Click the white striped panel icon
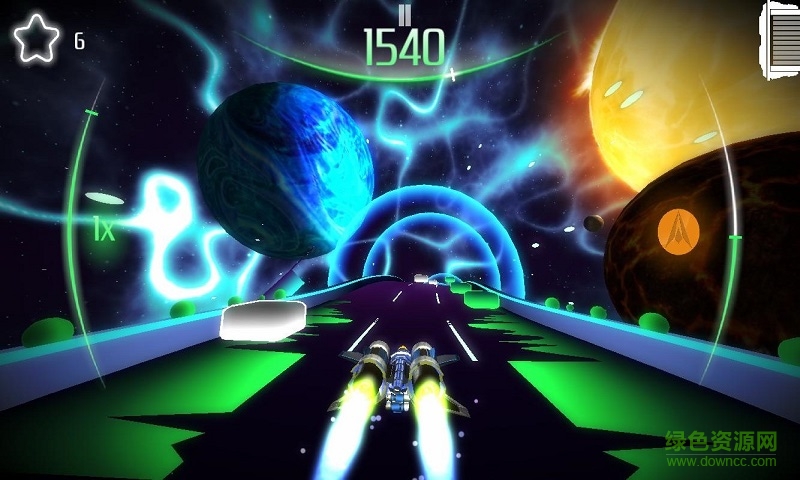Image resolution: width=800 pixels, height=480 pixels. [x=781, y=41]
